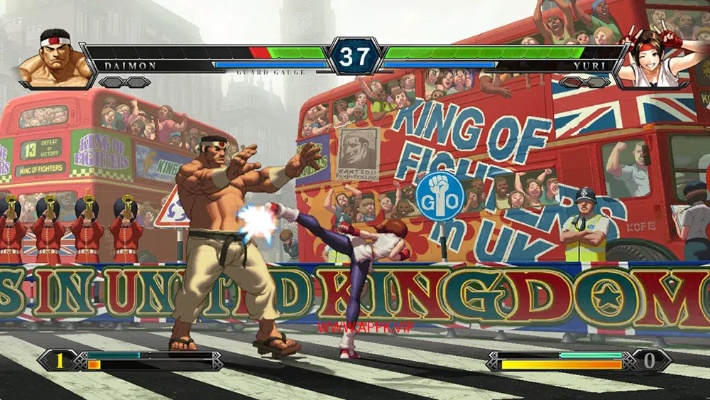710x400 pixels.
Task: Click Daimon's character portrait
Action: pos(48,58)
